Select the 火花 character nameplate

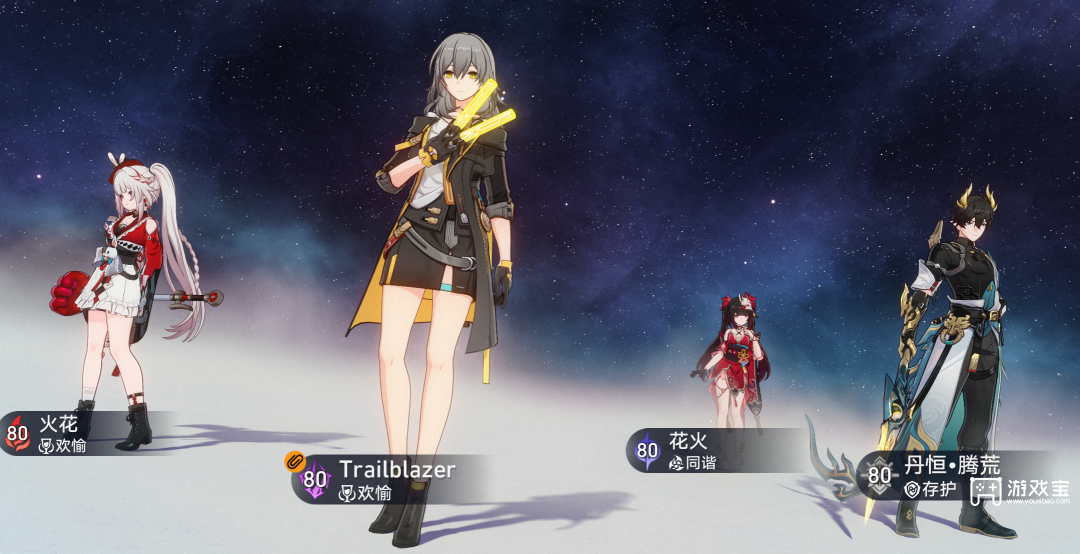coord(60,434)
